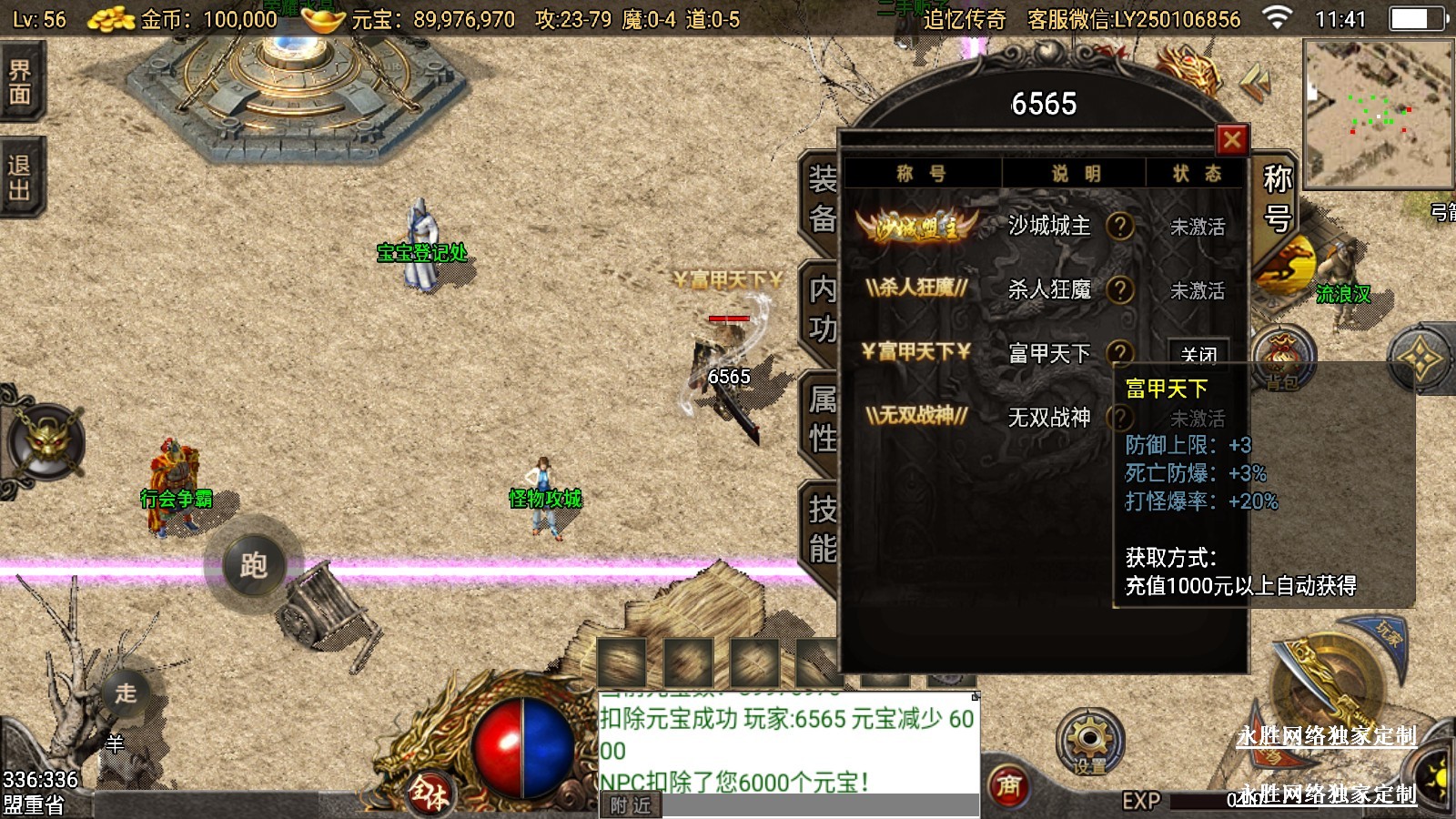Image resolution: width=1456 pixels, height=819 pixels.
Task: Show the 属性 attributes tab
Action: click(x=822, y=419)
